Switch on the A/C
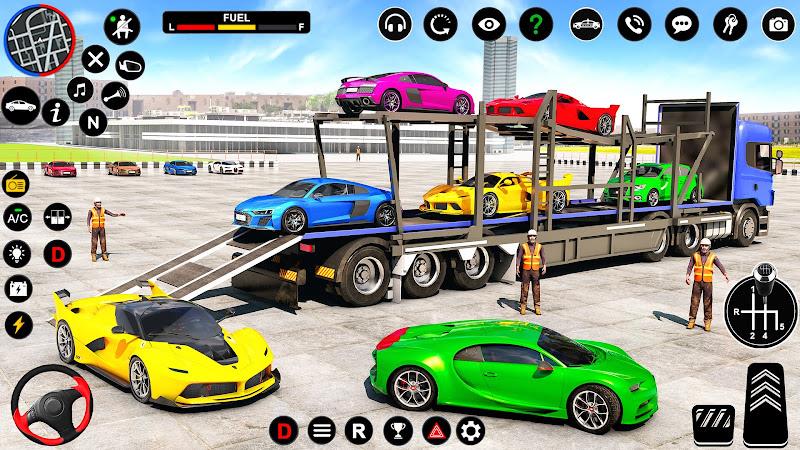The height and width of the screenshot is (450, 800). coord(18,218)
